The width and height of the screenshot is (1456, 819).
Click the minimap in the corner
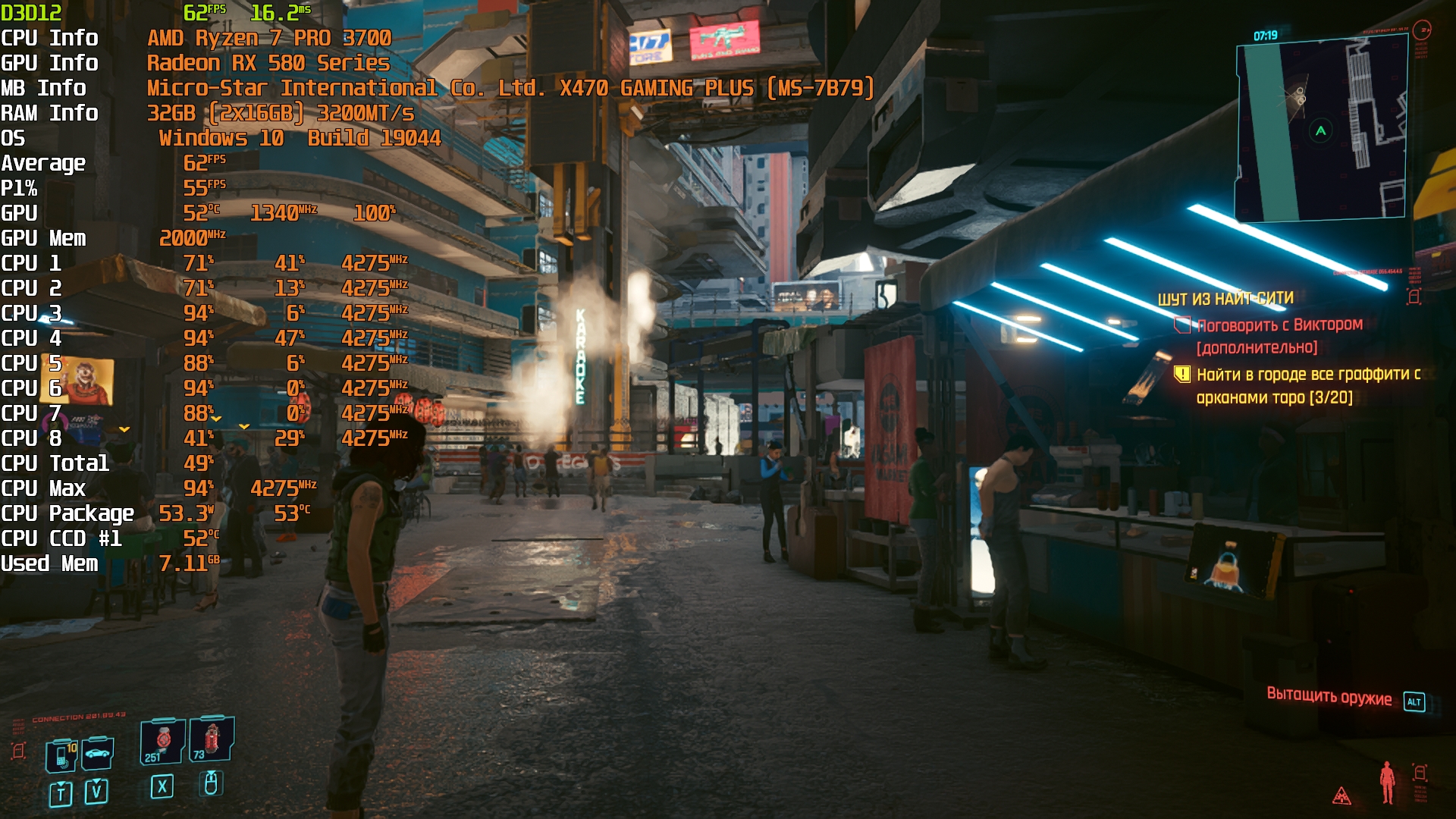pos(1320,130)
